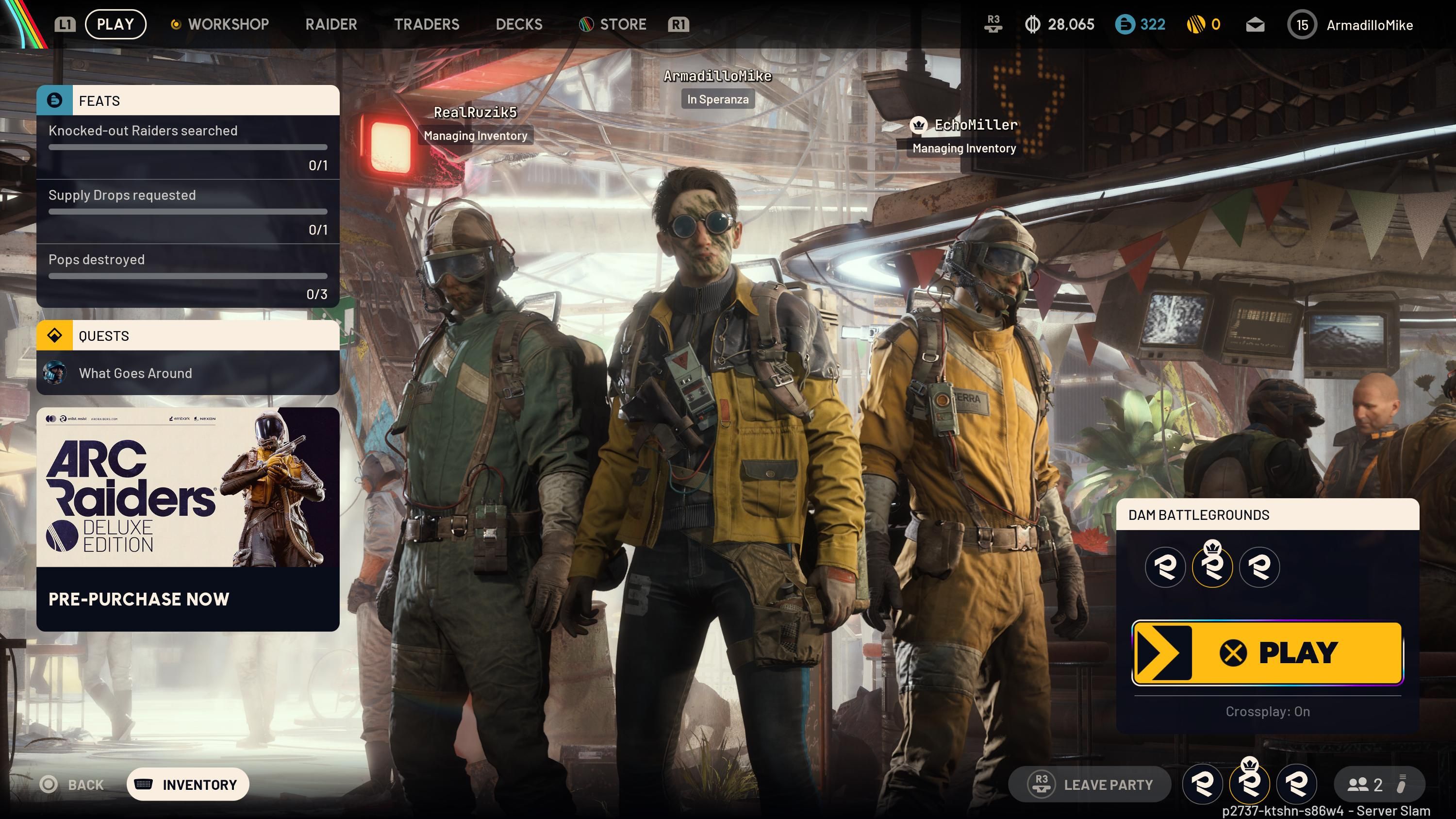Image resolution: width=1456 pixels, height=819 pixels.
Task: Go back with the Back button
Action: click(72, 785)
